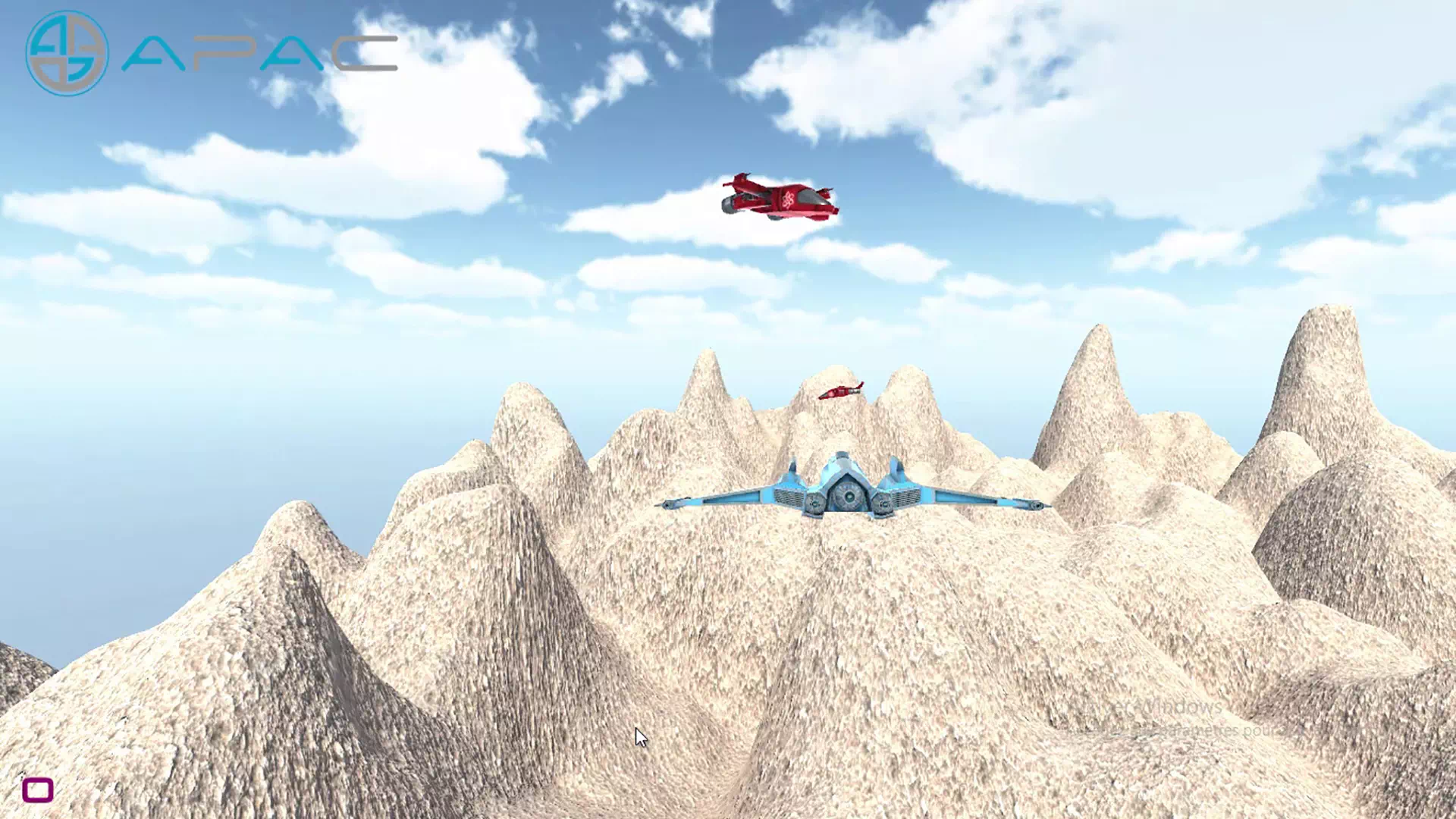Click the purple rounded square icon
Screen dimensions: 1456x819
pyautogui.click(x=38, y=789)
